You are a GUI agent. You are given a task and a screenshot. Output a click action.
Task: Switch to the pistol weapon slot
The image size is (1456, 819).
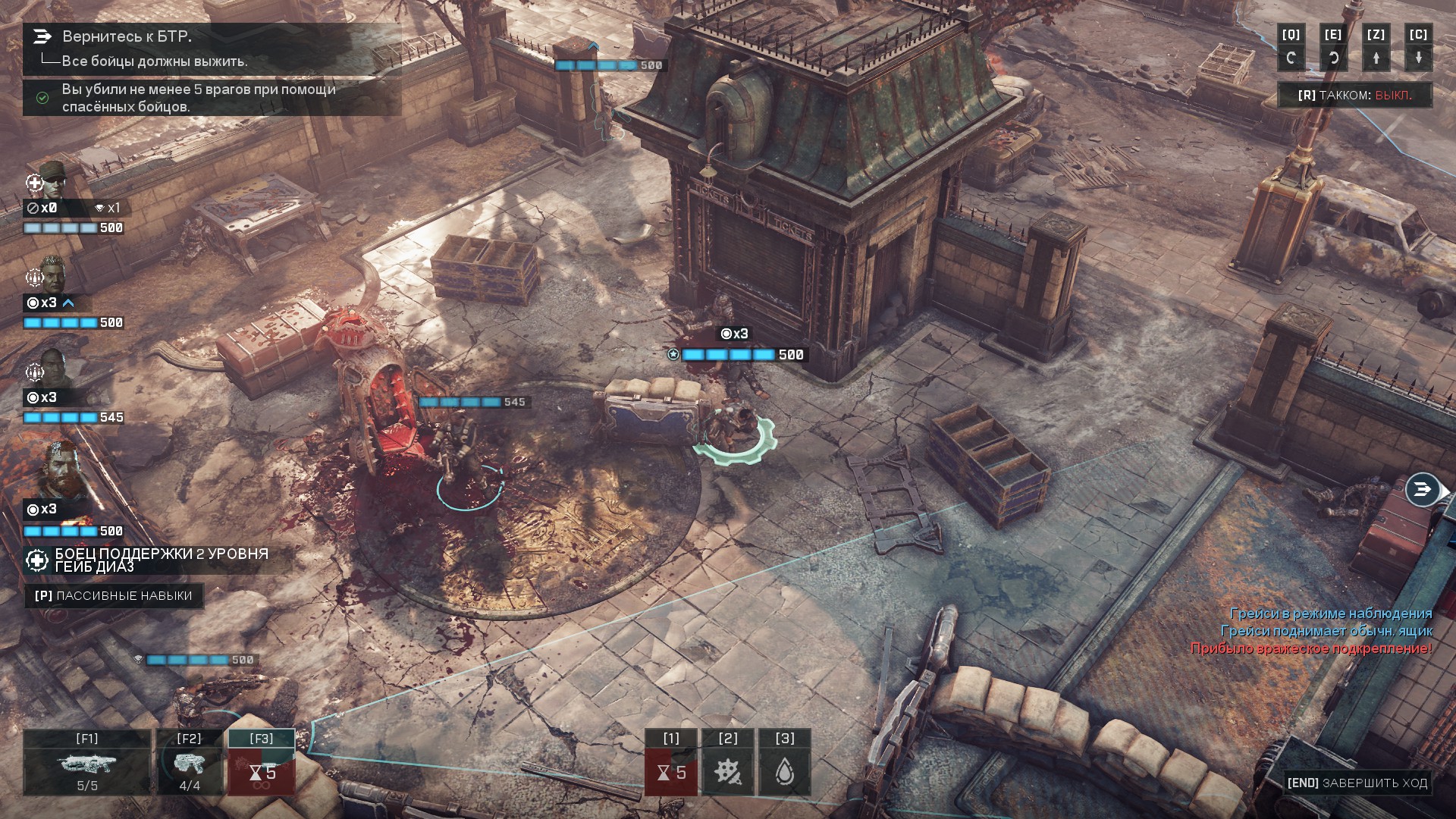[189, 762]
